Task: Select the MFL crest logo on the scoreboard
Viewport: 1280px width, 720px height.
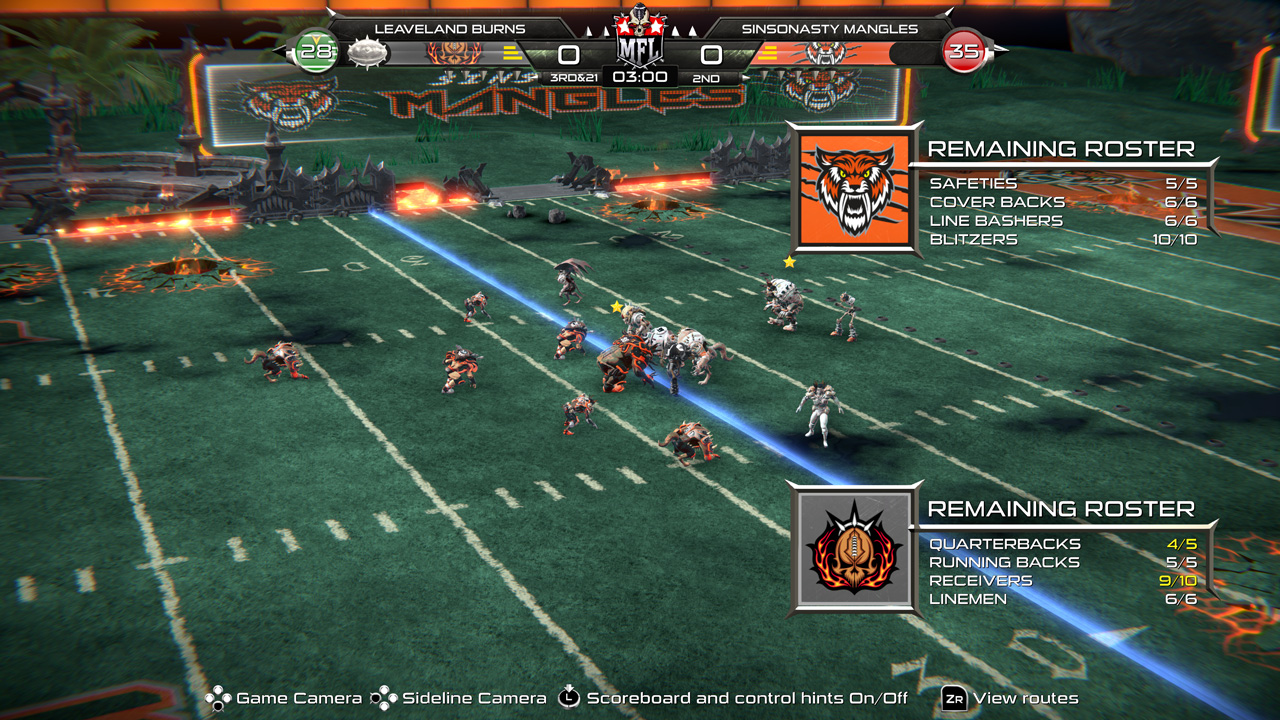Action: (x=640, y=35)
